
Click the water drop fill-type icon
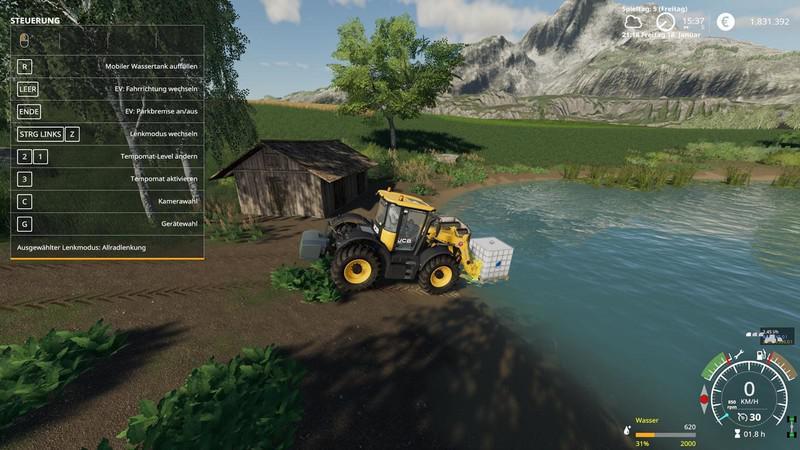(x=626, y=427)
